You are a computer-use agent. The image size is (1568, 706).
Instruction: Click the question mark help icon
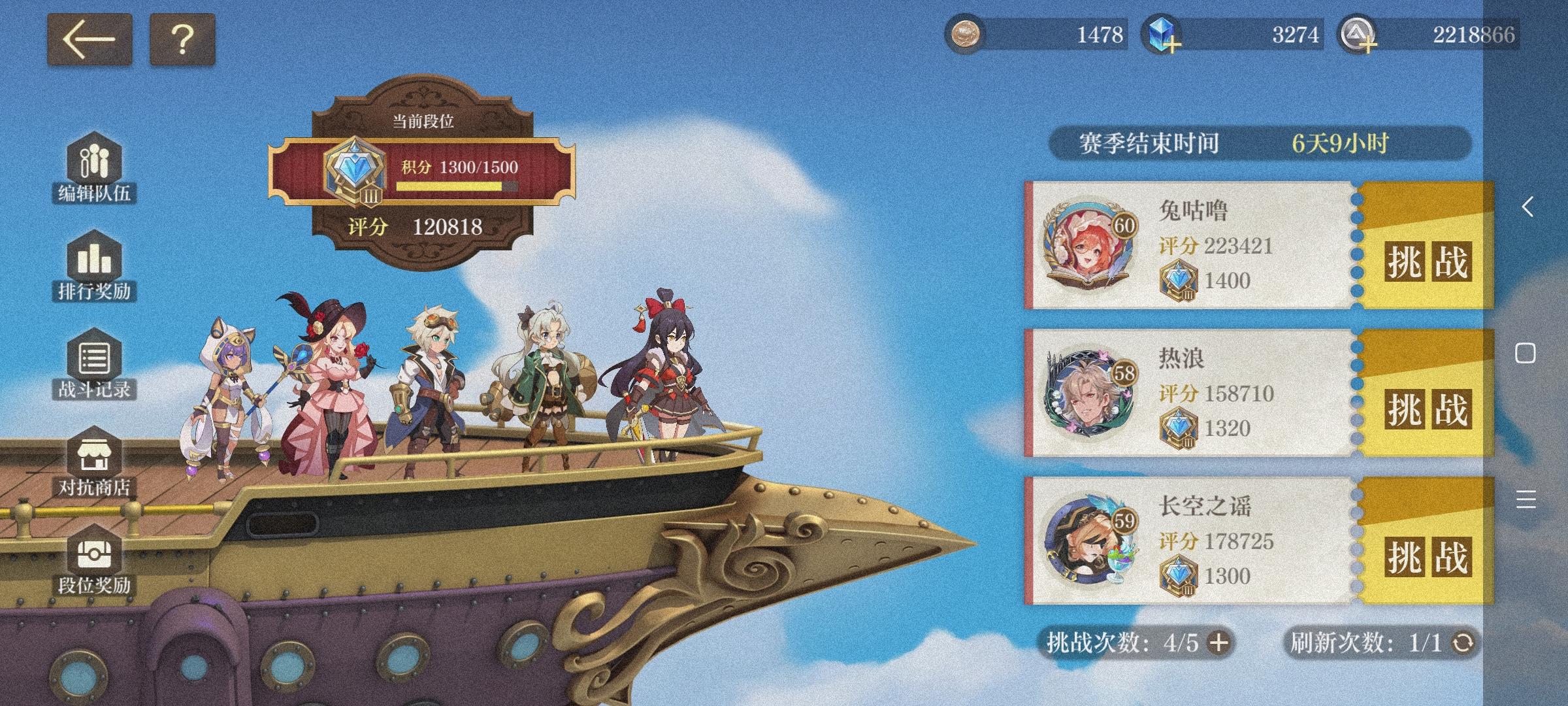(182, 41)
